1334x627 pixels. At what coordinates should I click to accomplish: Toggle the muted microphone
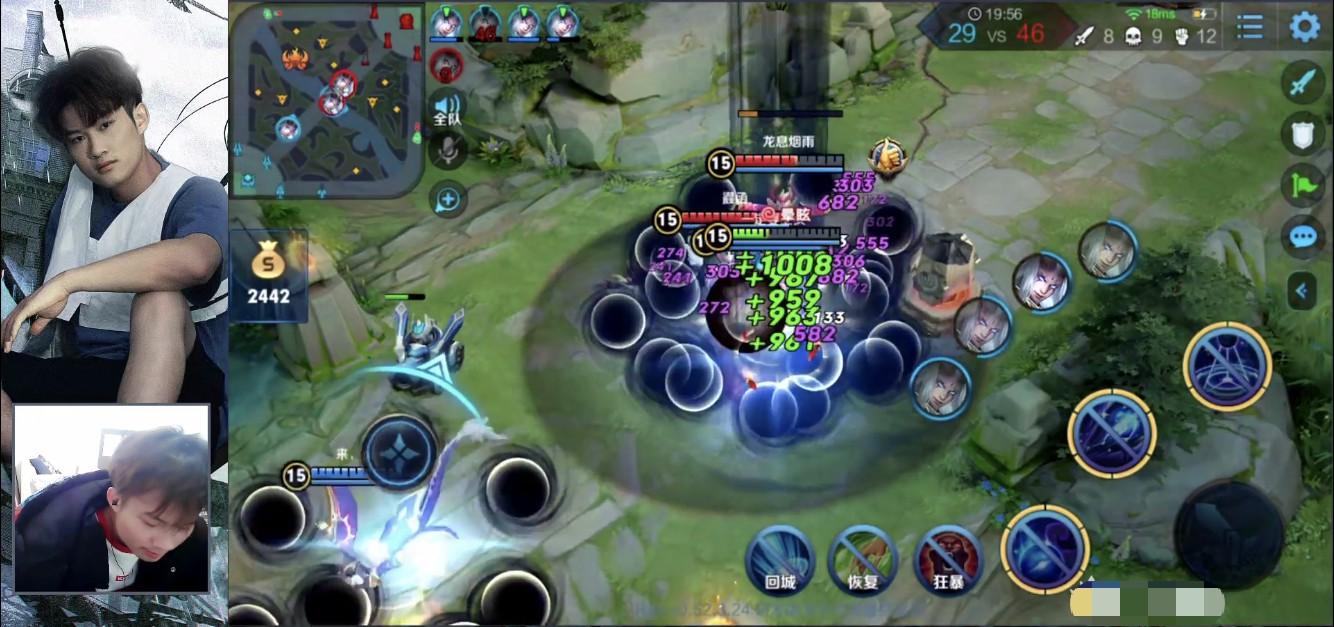coord(447,151)
